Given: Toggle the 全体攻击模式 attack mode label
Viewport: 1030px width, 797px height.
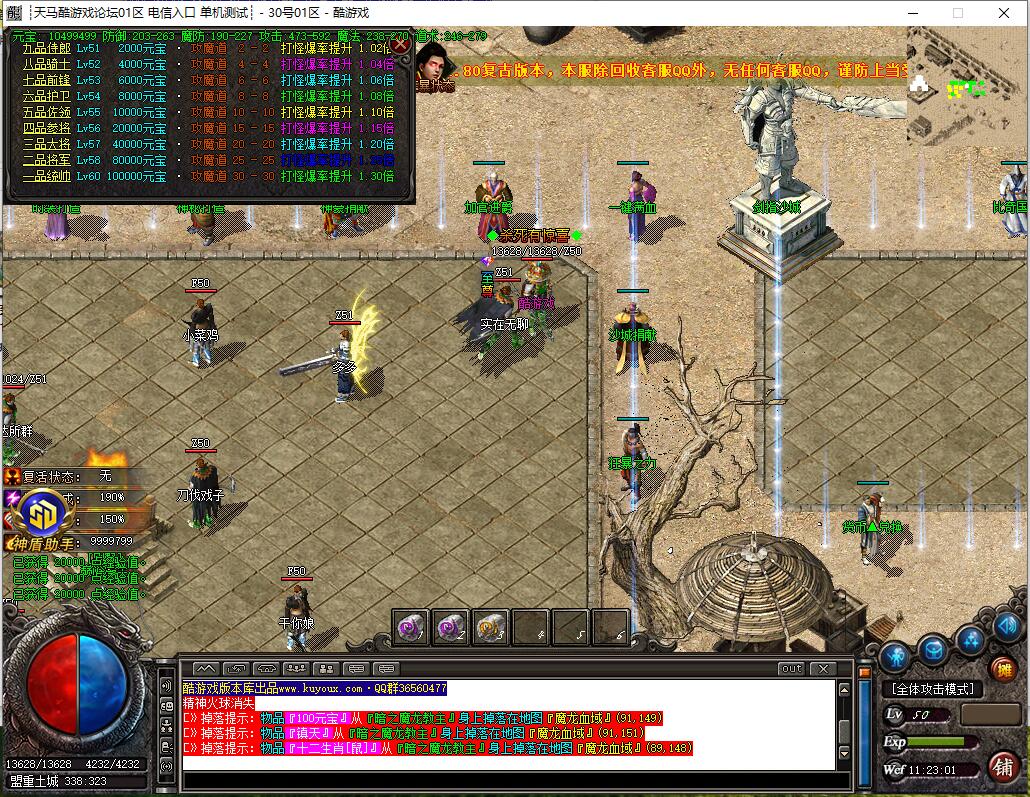Looking at the screenshot, I should [x=931, y=689].
